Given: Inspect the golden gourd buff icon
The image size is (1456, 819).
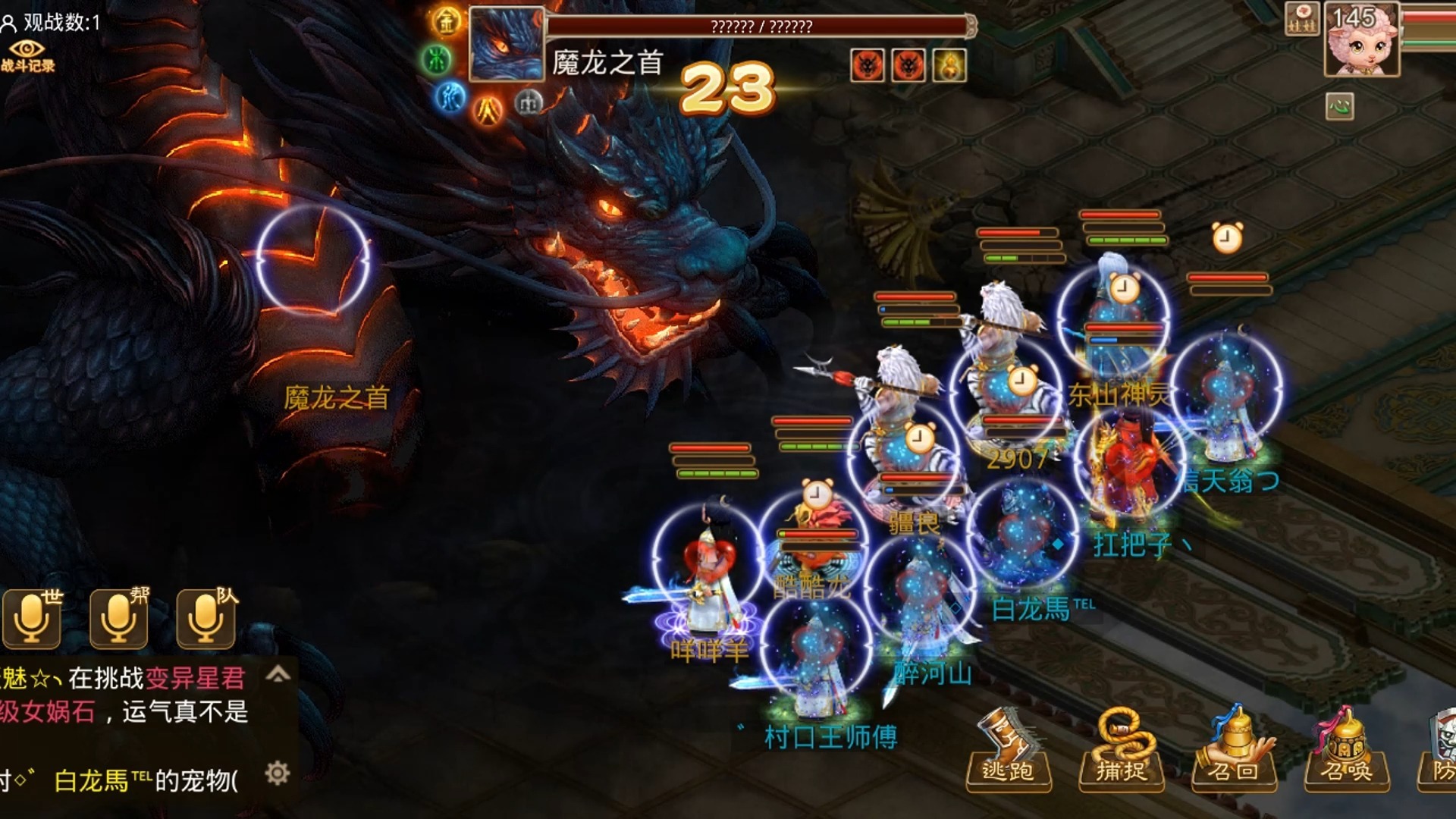Looking at the screenshot, I should (x=949, y=65).
